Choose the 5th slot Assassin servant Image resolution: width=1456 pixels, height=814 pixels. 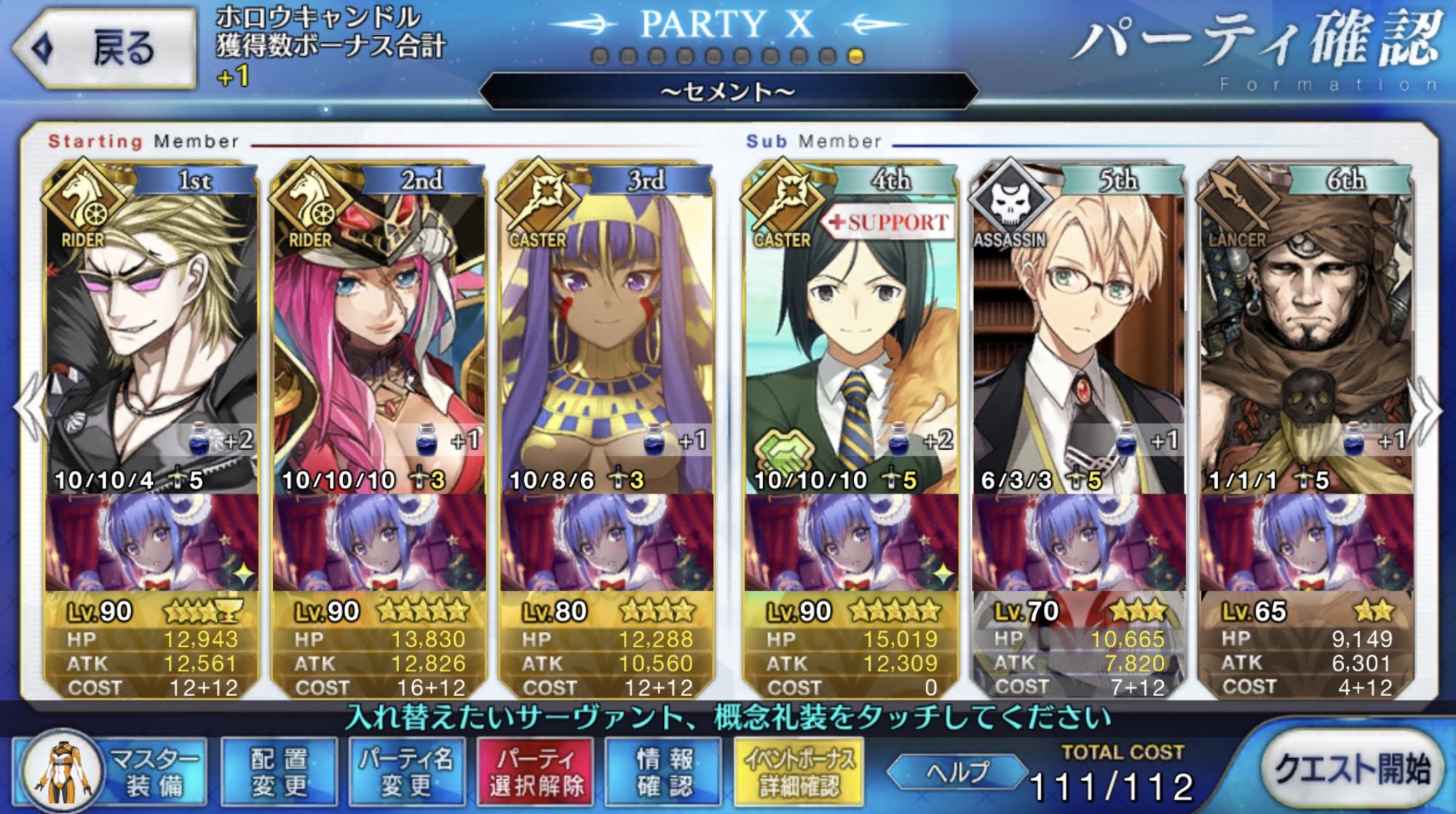[1079, 328]
